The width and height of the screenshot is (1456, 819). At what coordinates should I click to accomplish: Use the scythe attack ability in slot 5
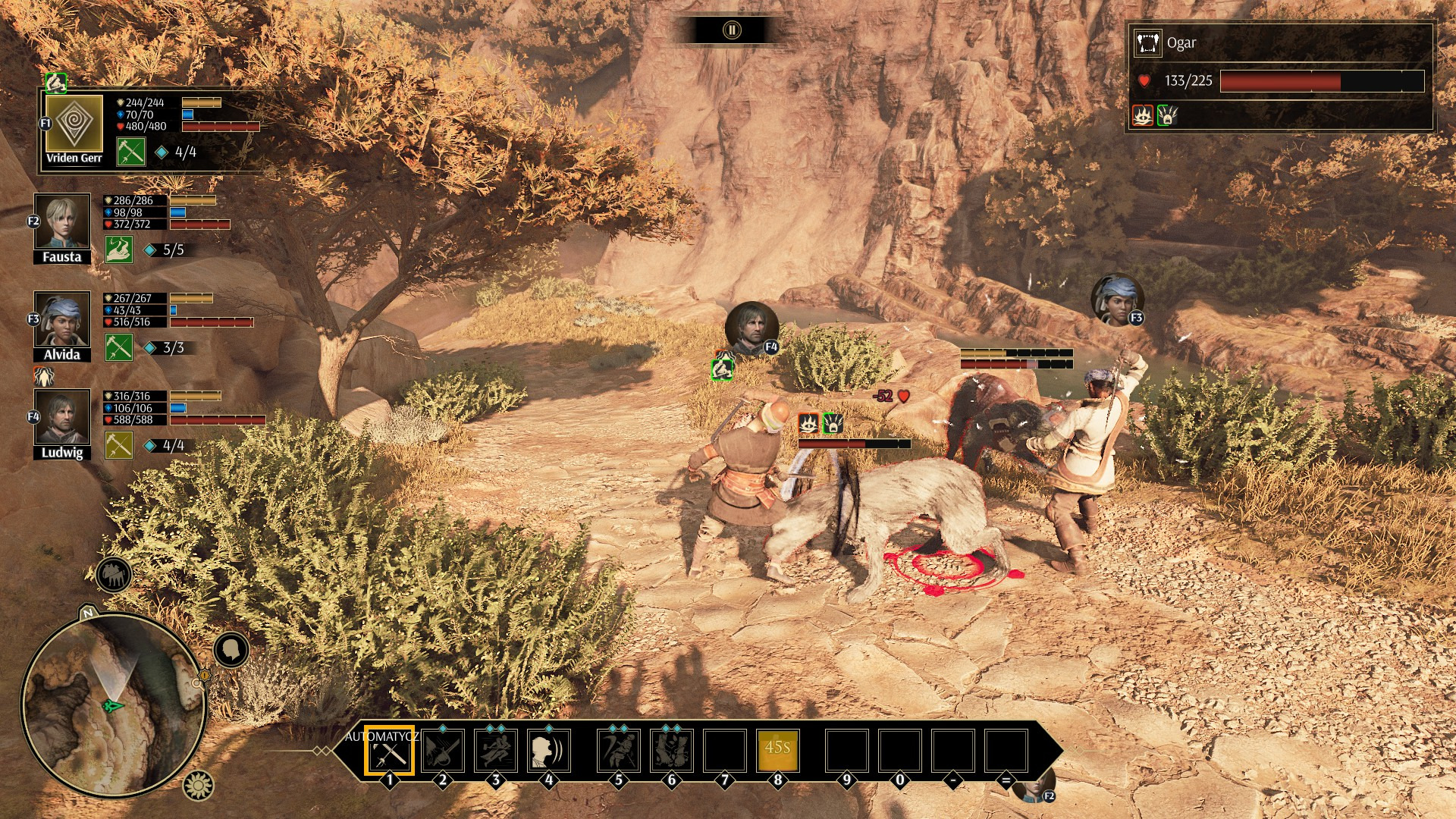tap(619, 751)
